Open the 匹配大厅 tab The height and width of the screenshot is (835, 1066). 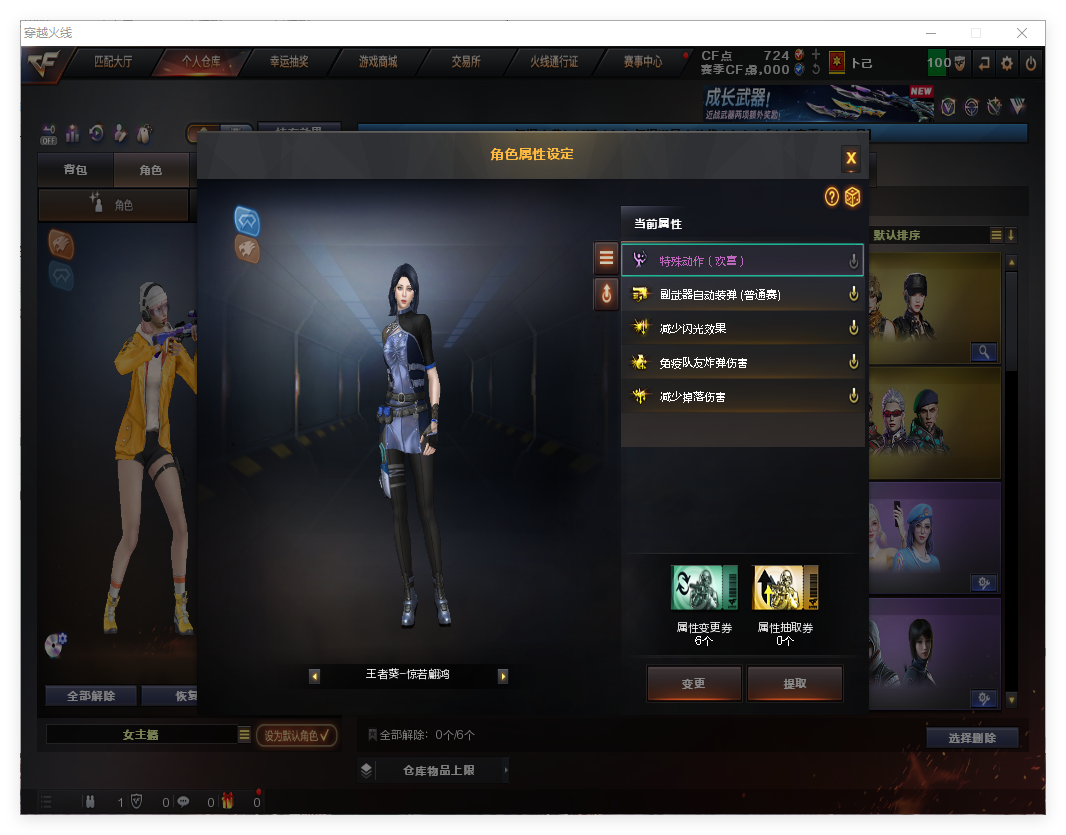113,62
